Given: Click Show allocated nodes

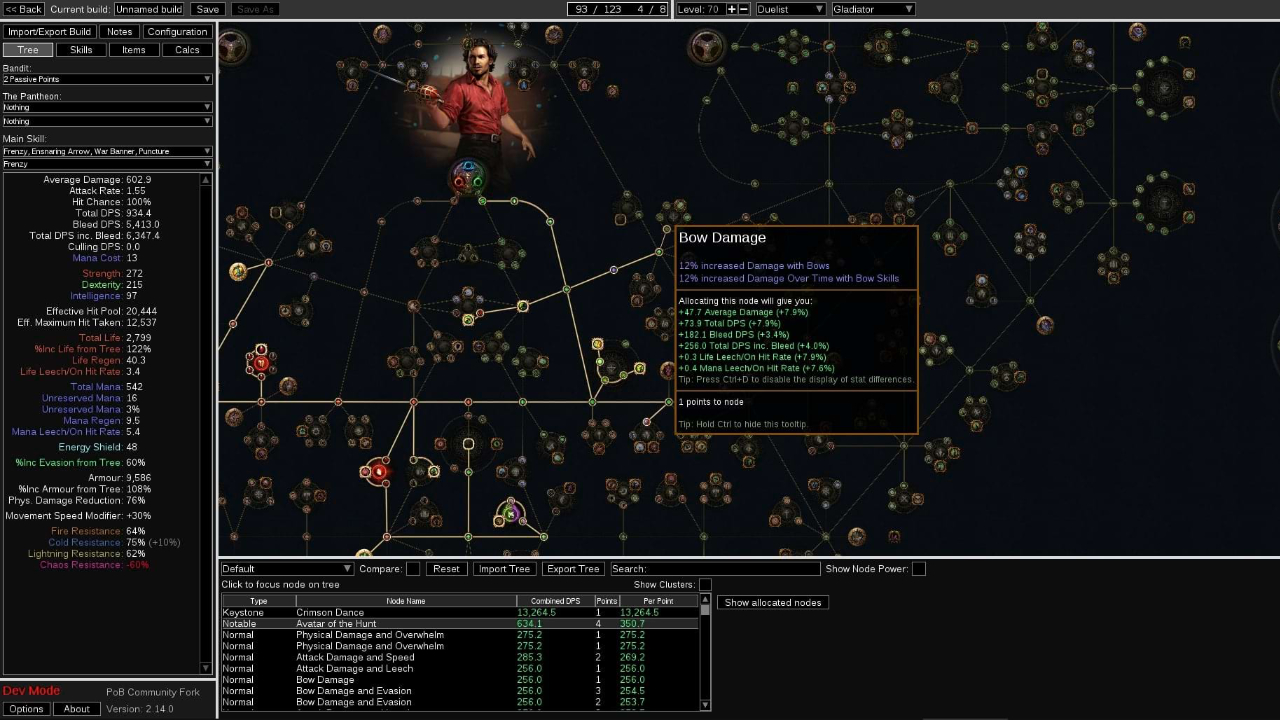Looking at the screenshot, I should pyautogui.click(x=772, y=603).
